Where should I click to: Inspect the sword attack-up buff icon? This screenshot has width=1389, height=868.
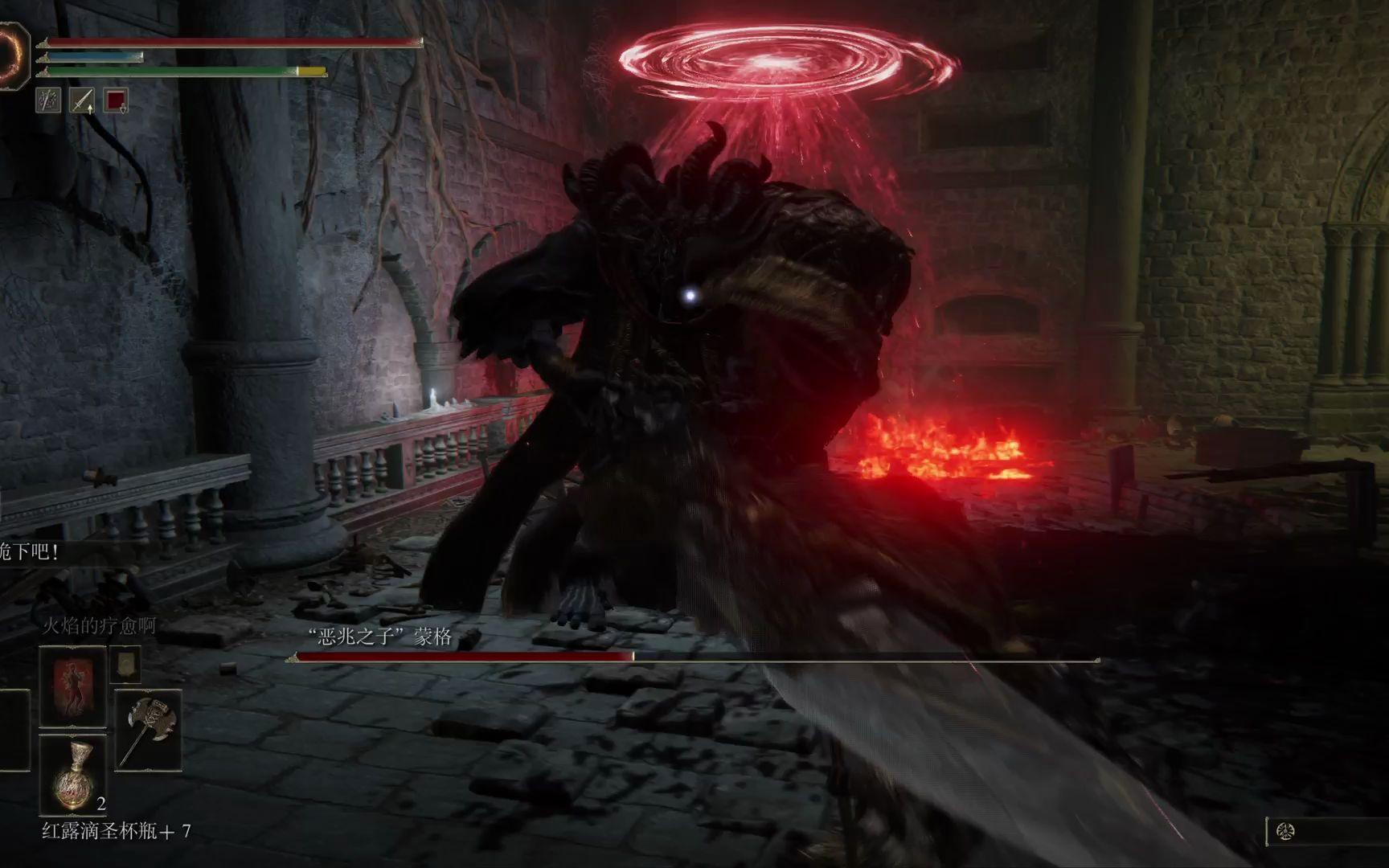[x=82, y=100]
